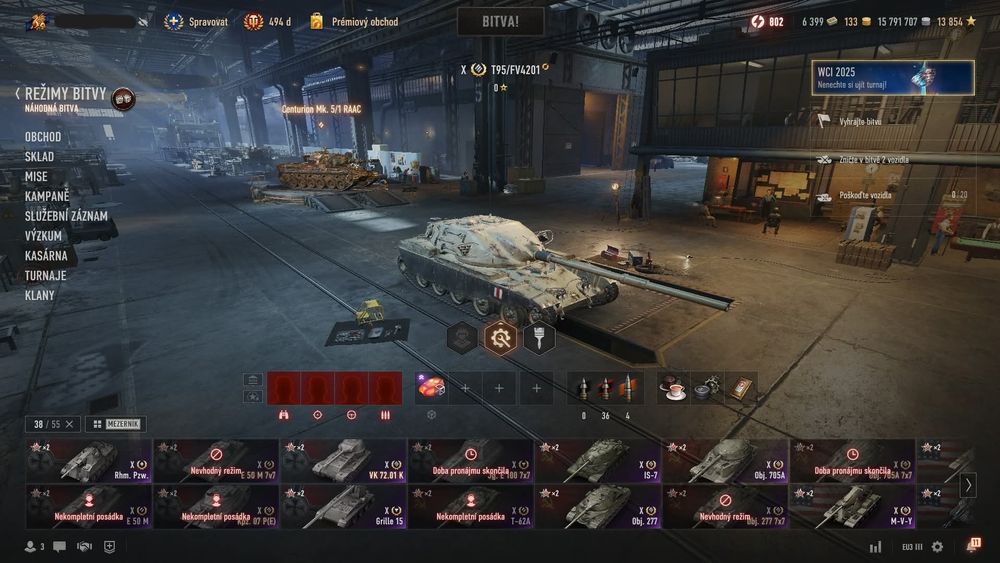Open the Výzkum research tree
Screen dimensions: 1000x563
point(44,236)
